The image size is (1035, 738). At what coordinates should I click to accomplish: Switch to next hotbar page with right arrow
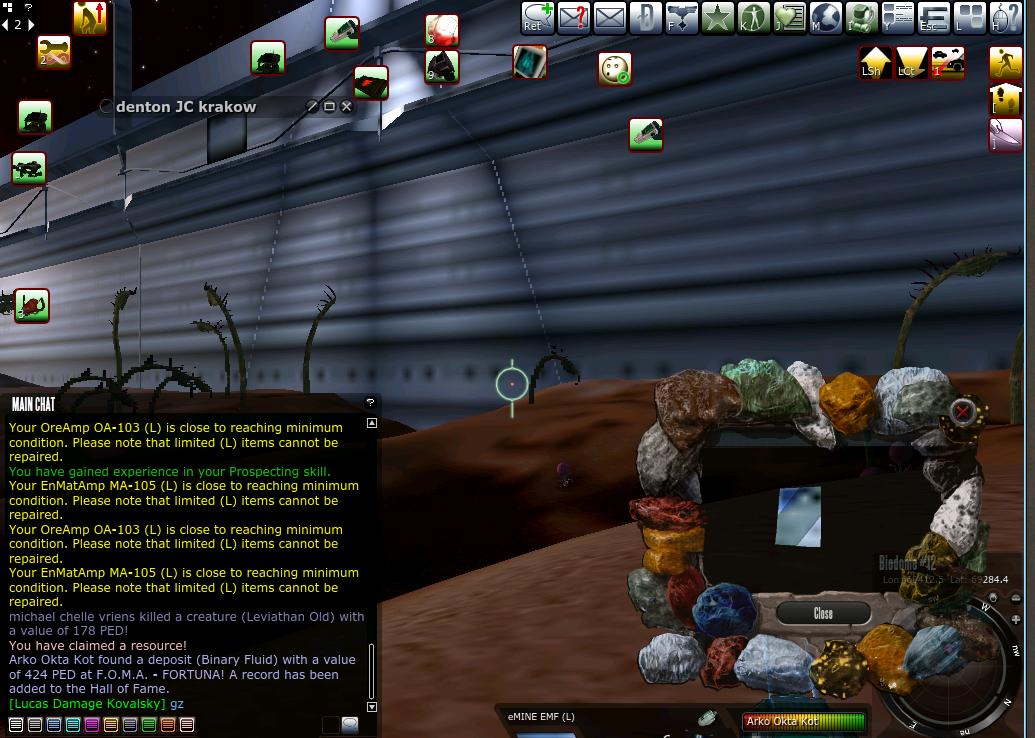pyautogui.click(x=29, y=24)
